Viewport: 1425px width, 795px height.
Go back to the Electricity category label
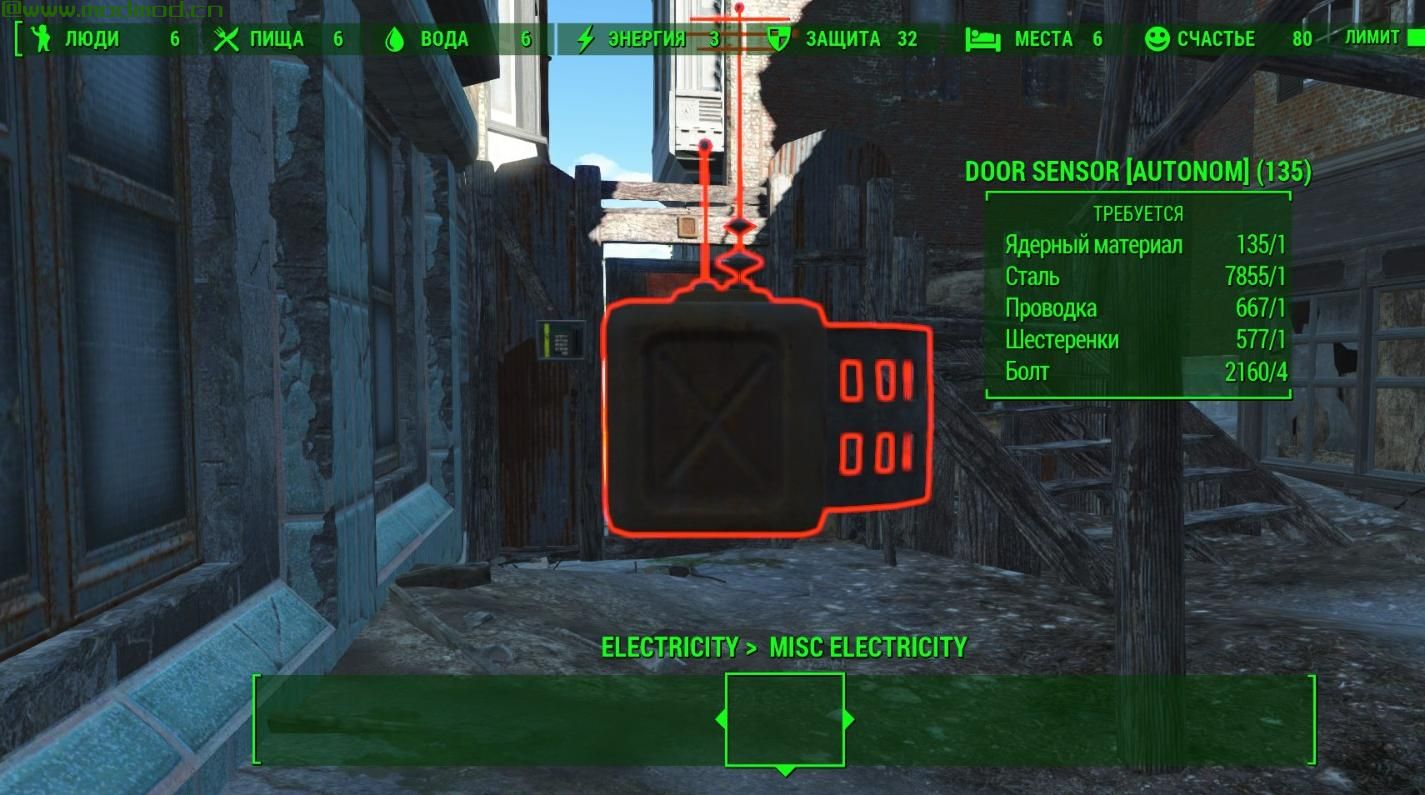(669, 647)
